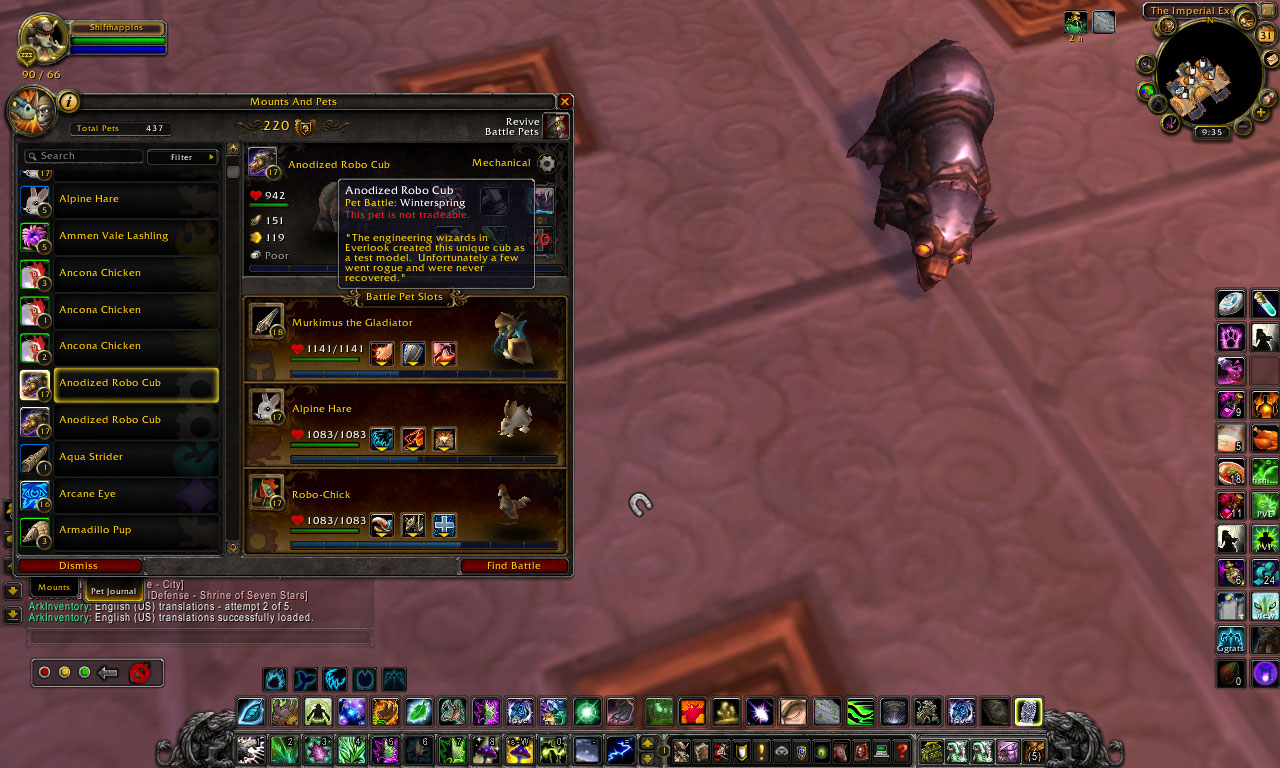Select Murkimus the Gladiator's first ability icon

click(381, 354)
